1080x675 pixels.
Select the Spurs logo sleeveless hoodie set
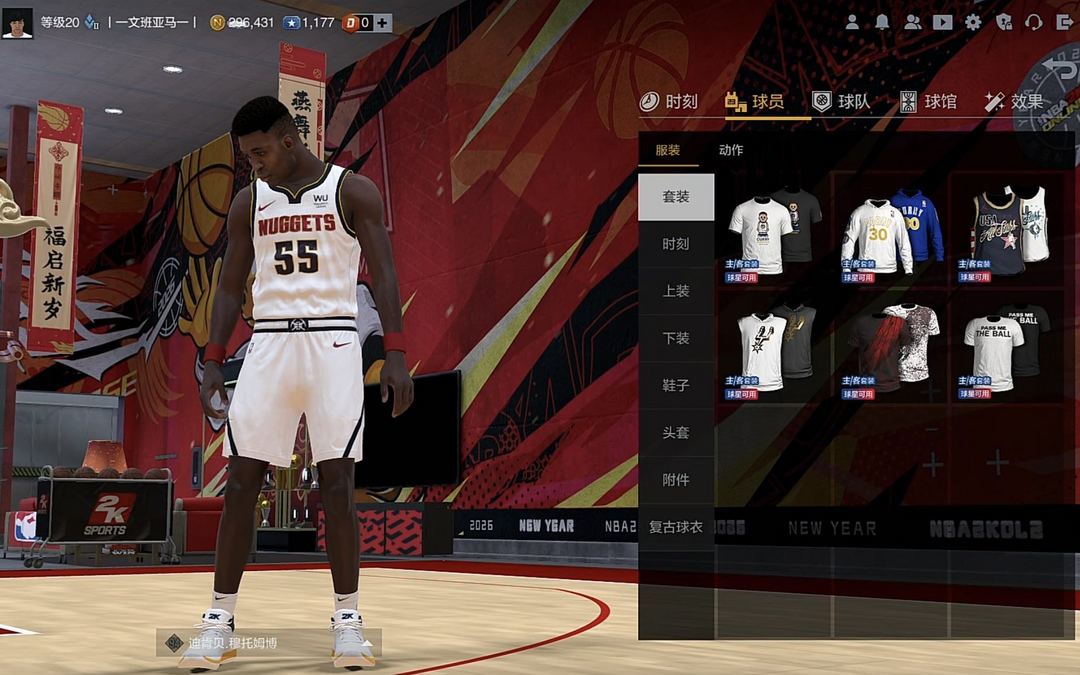(x=775, y=350)
